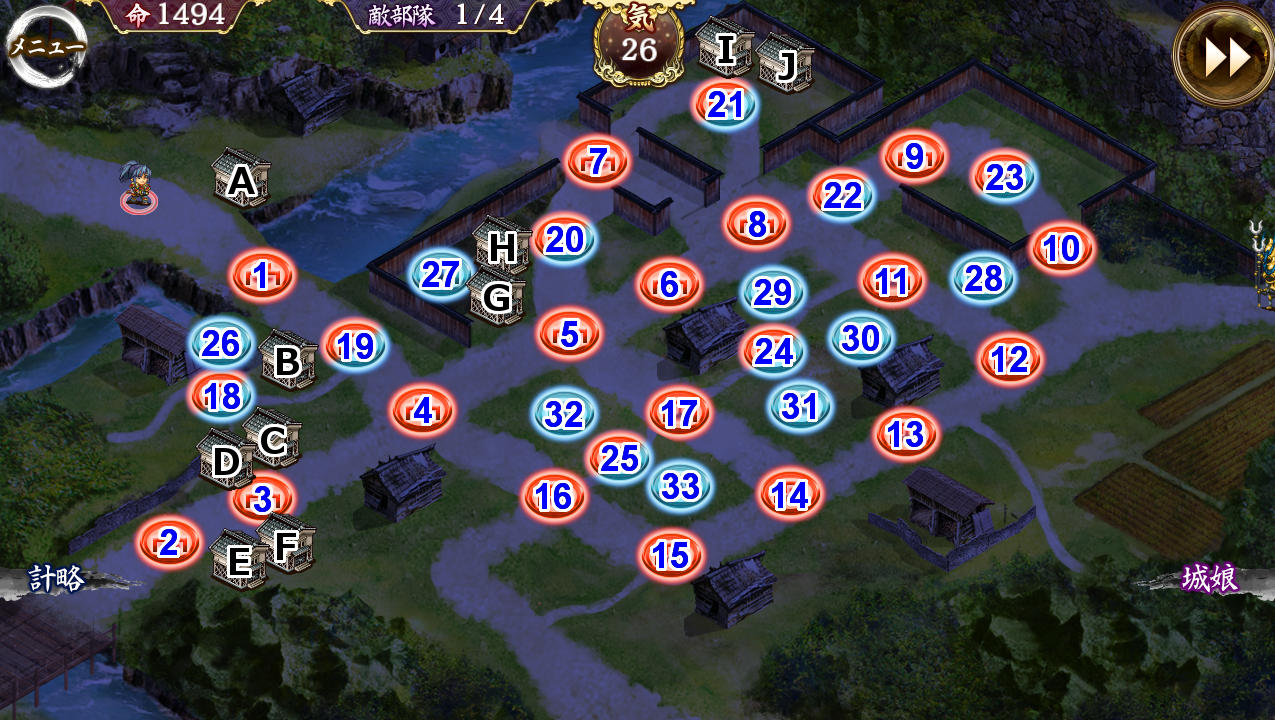The width and height of the screenshot is (1275, 720).
Task: Pick red deployment slot number 15
Action: point(671,555)
